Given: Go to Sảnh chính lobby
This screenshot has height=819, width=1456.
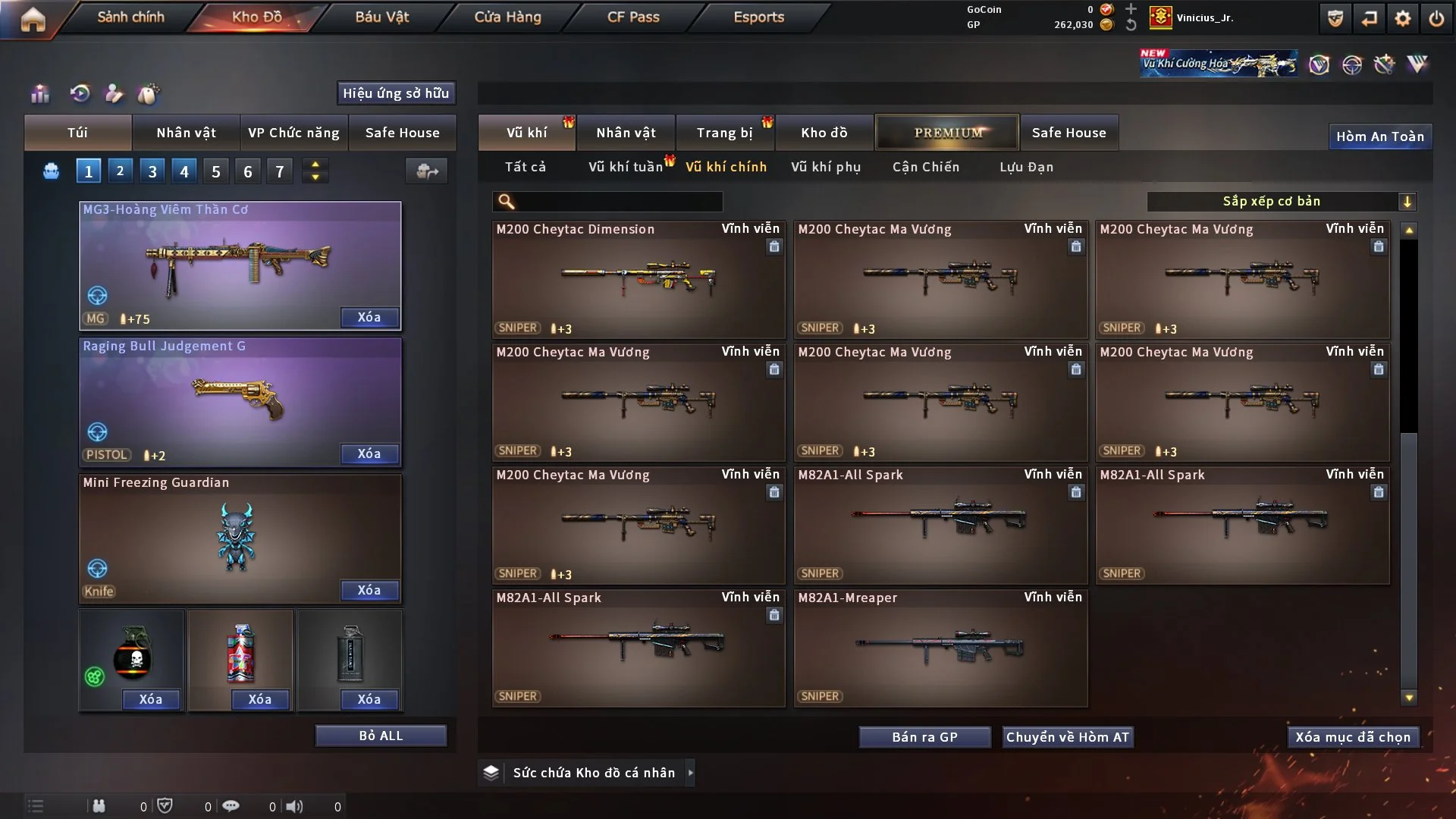Looking at the screenshot, I should click(x=130, y=17).
